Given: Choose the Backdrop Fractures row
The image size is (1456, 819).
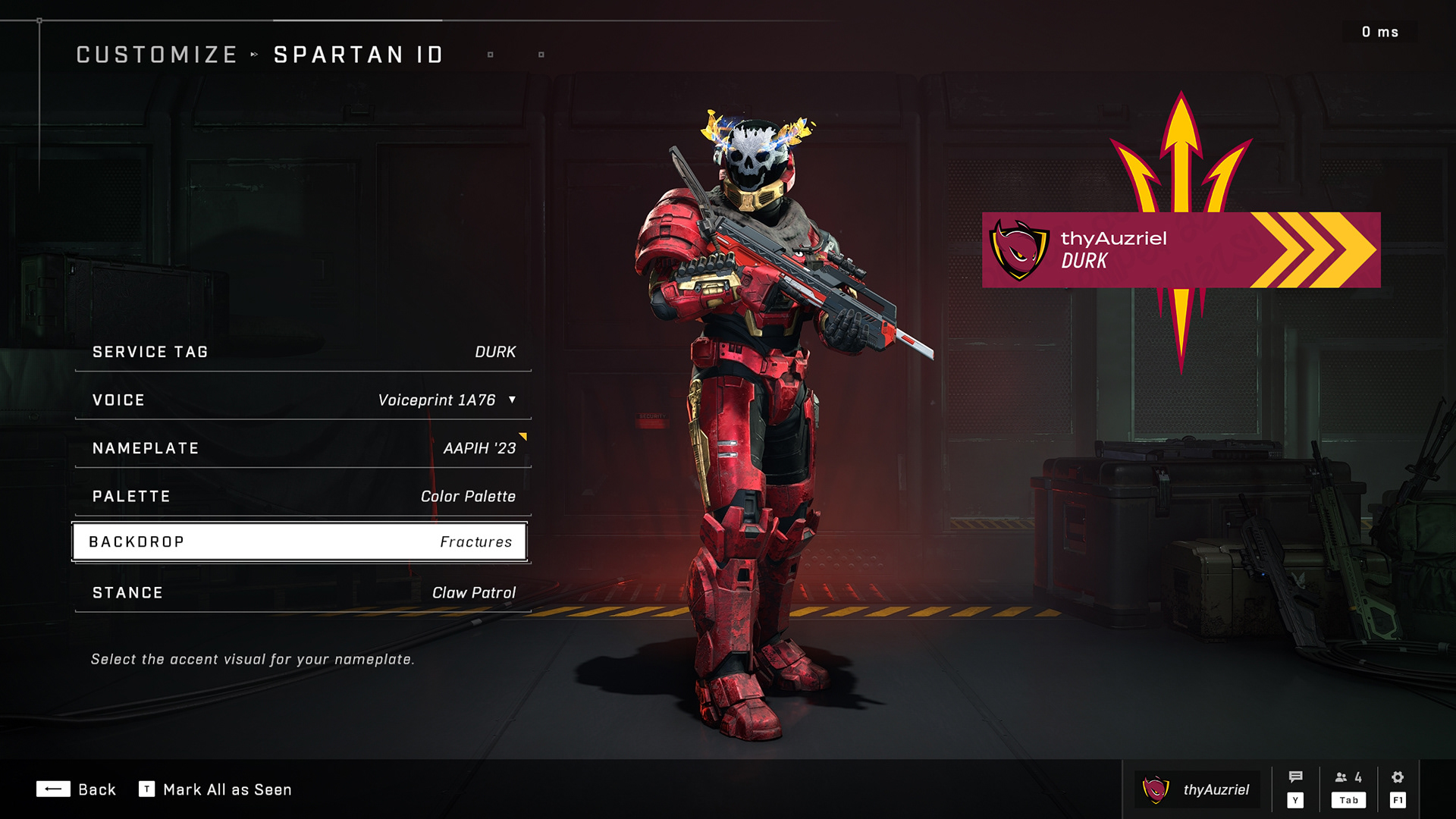Looking at the screenshot, I should pyautogui.click(x=300, y=542).
